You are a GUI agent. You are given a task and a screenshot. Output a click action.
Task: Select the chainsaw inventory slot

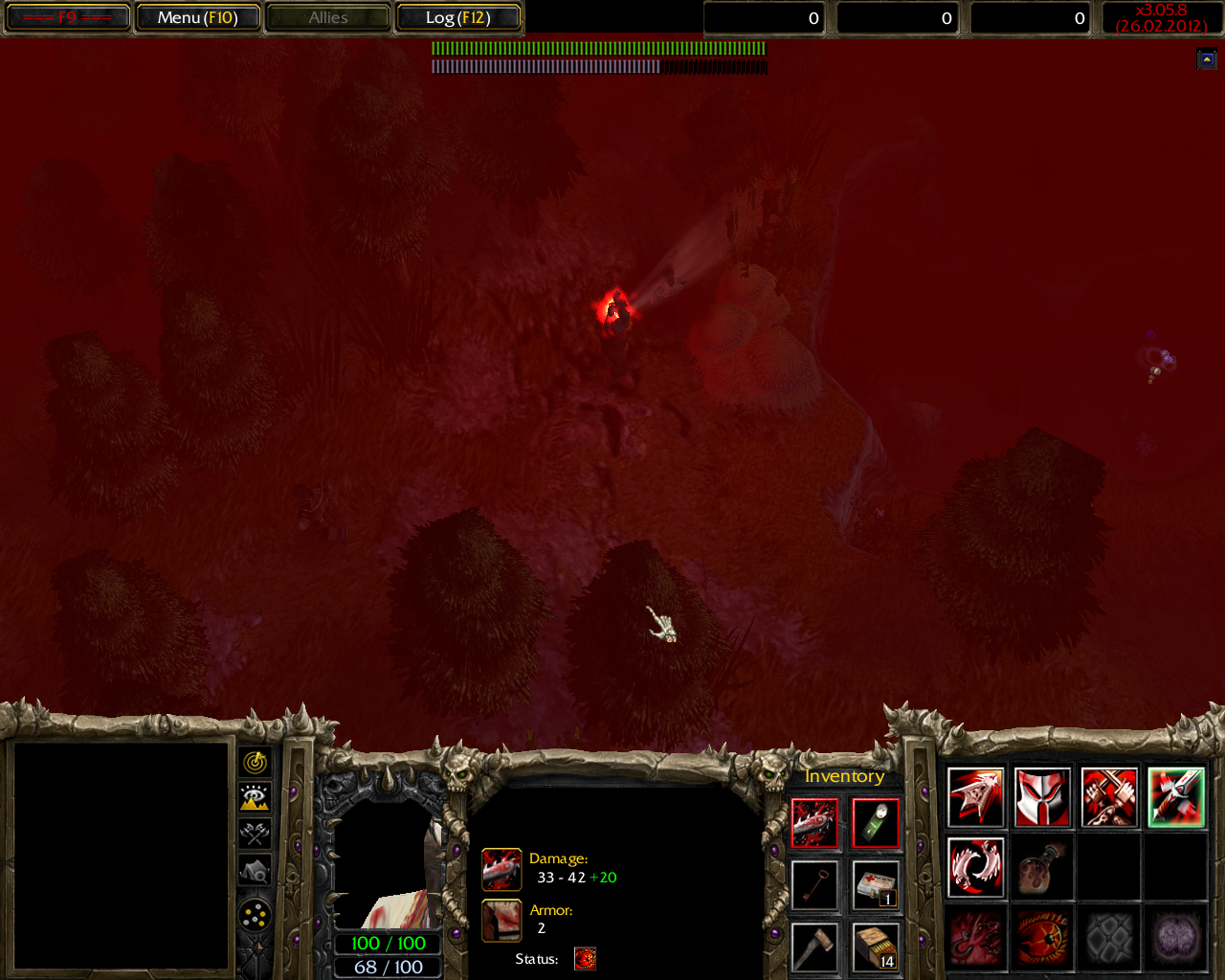[814, 823]
